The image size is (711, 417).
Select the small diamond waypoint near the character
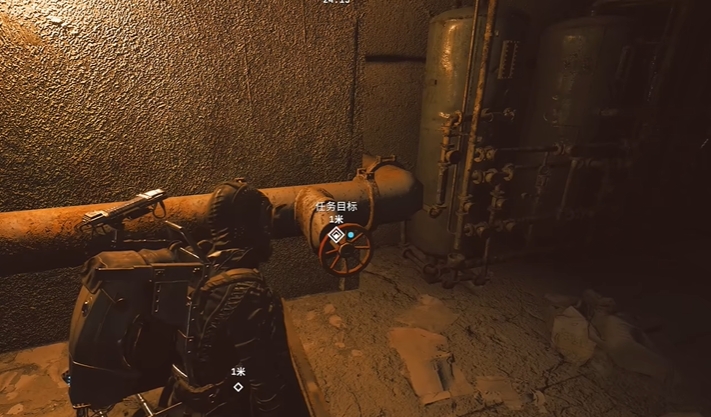coord(238,386)
